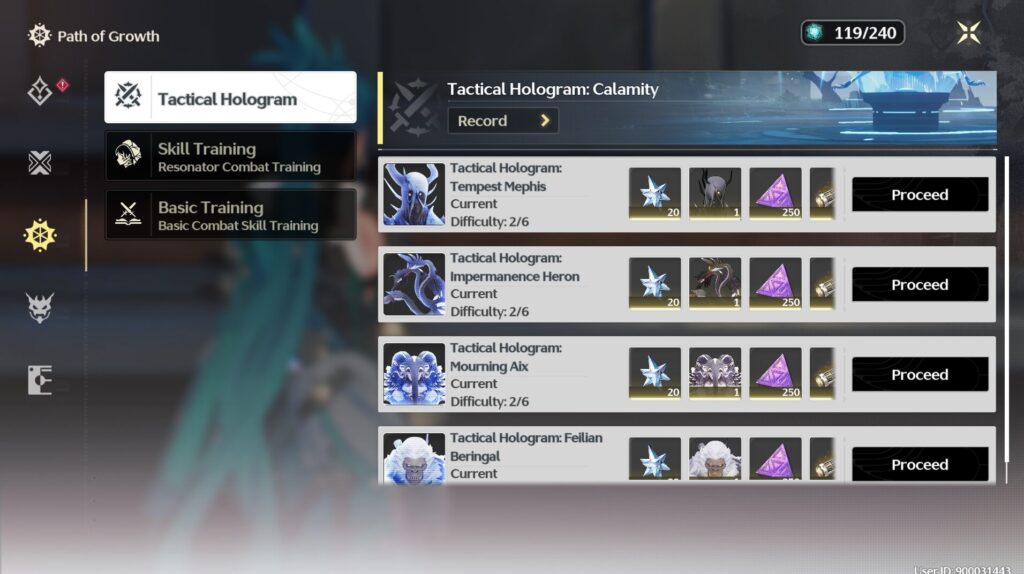Select the Tactical Hologram category

[230, 97]
